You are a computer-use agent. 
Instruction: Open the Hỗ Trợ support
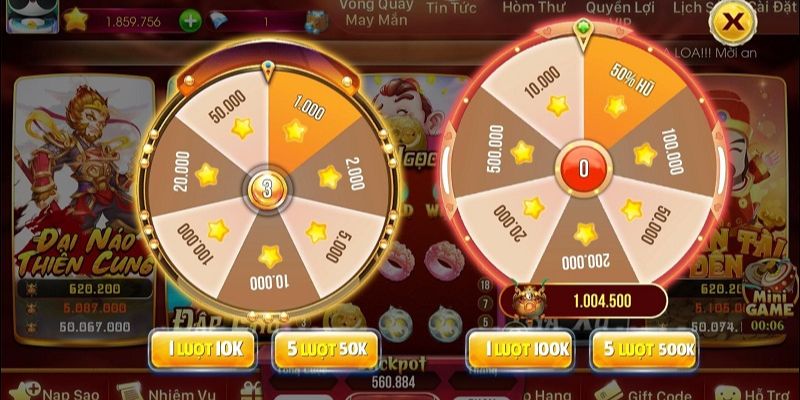point(756,391)
